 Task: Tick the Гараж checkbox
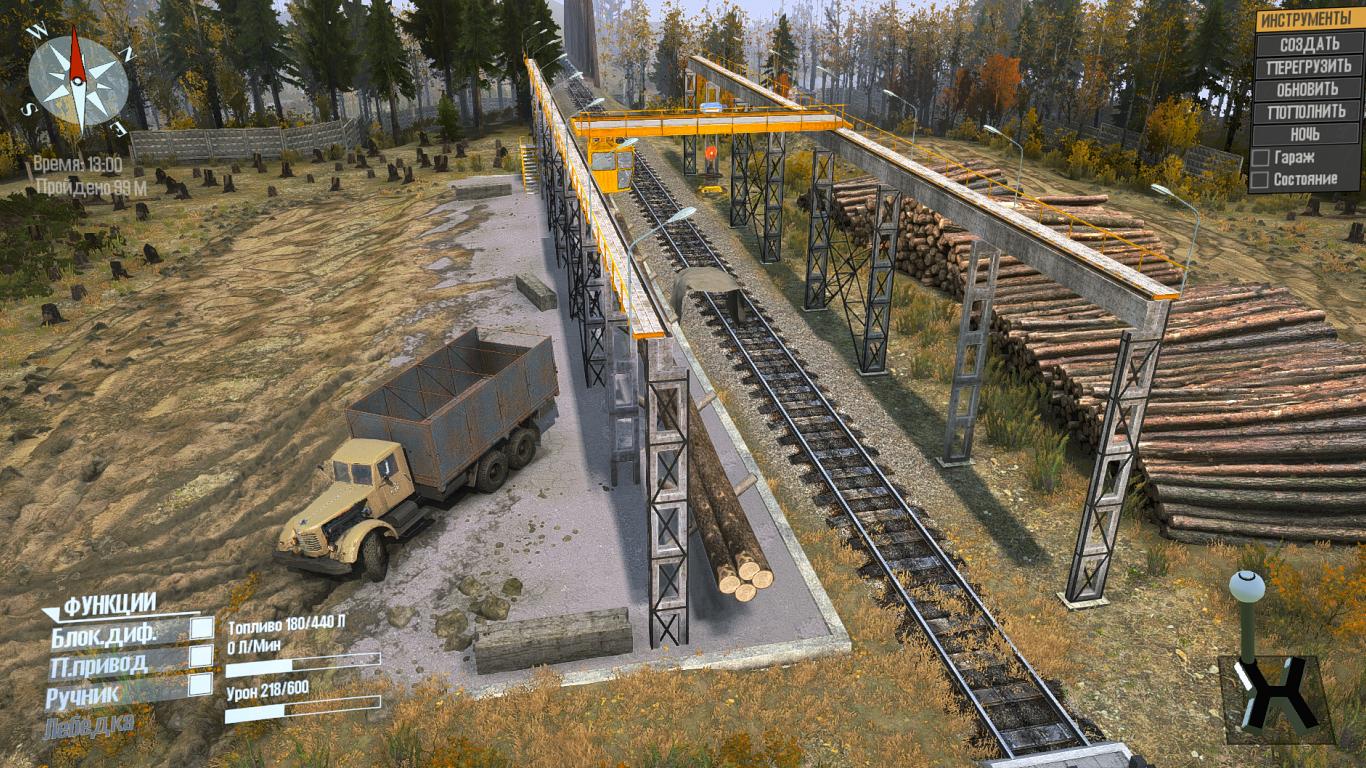(x=1262, y=158)
